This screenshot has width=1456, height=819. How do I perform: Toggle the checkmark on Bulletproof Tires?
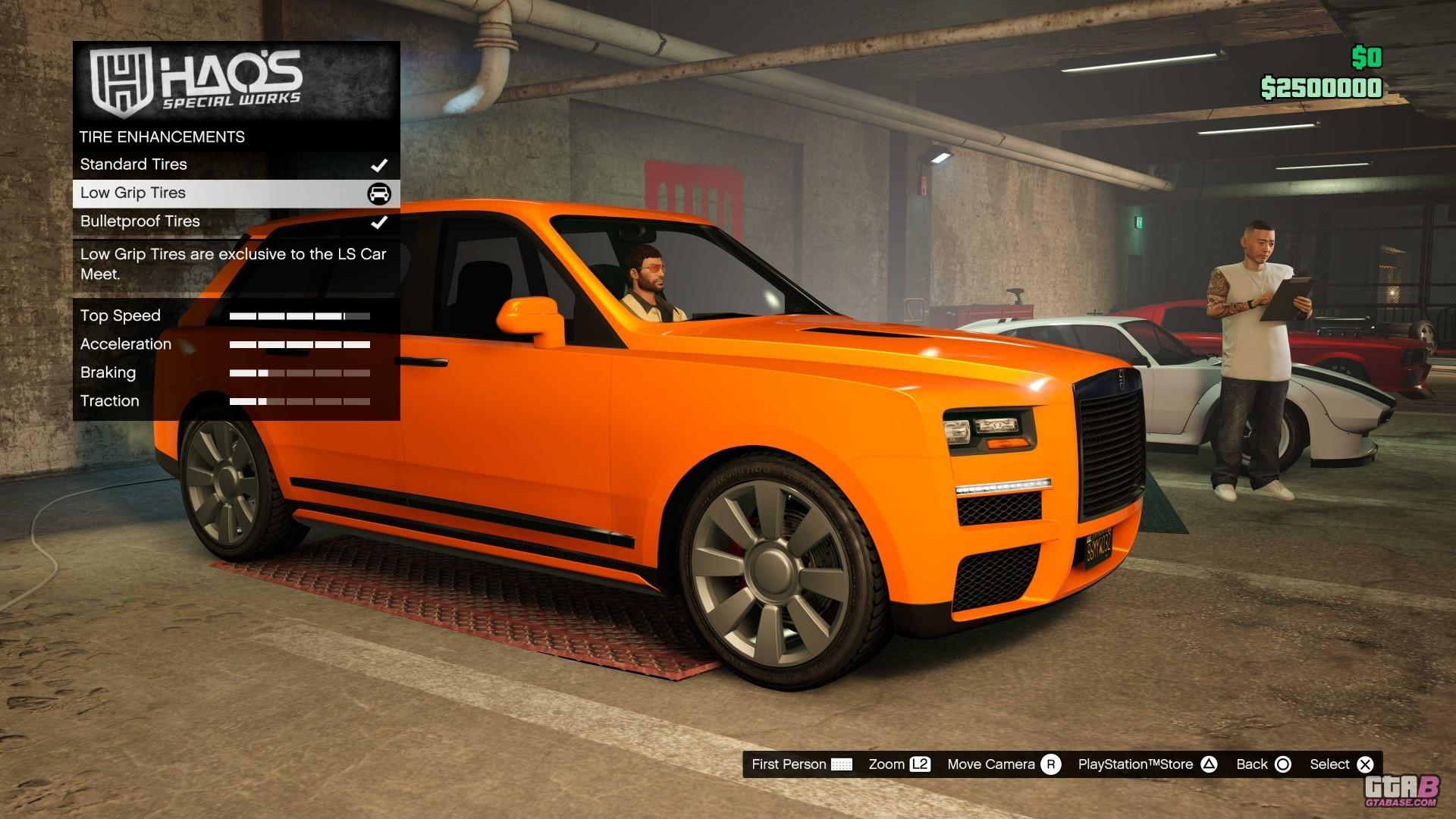tap(380, 222)
